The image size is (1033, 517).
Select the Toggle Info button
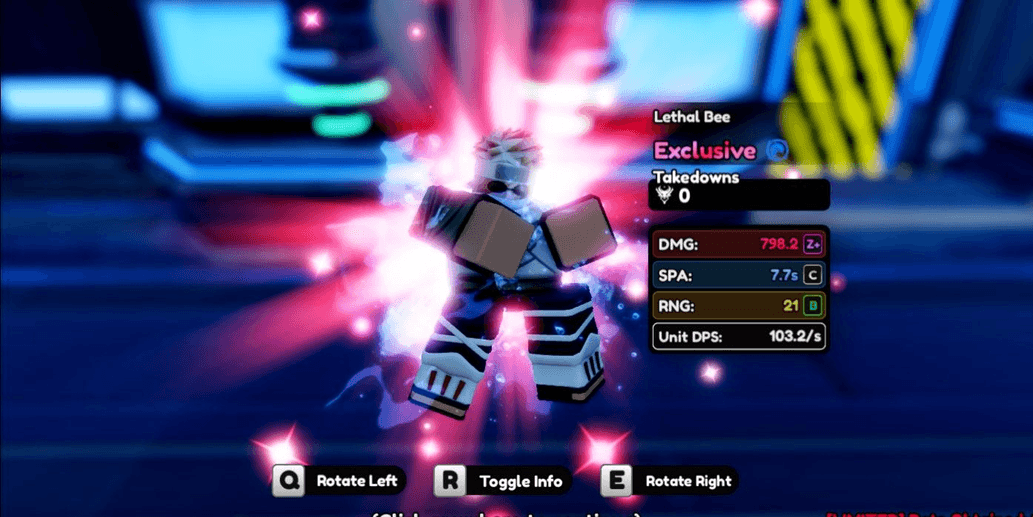504,481
